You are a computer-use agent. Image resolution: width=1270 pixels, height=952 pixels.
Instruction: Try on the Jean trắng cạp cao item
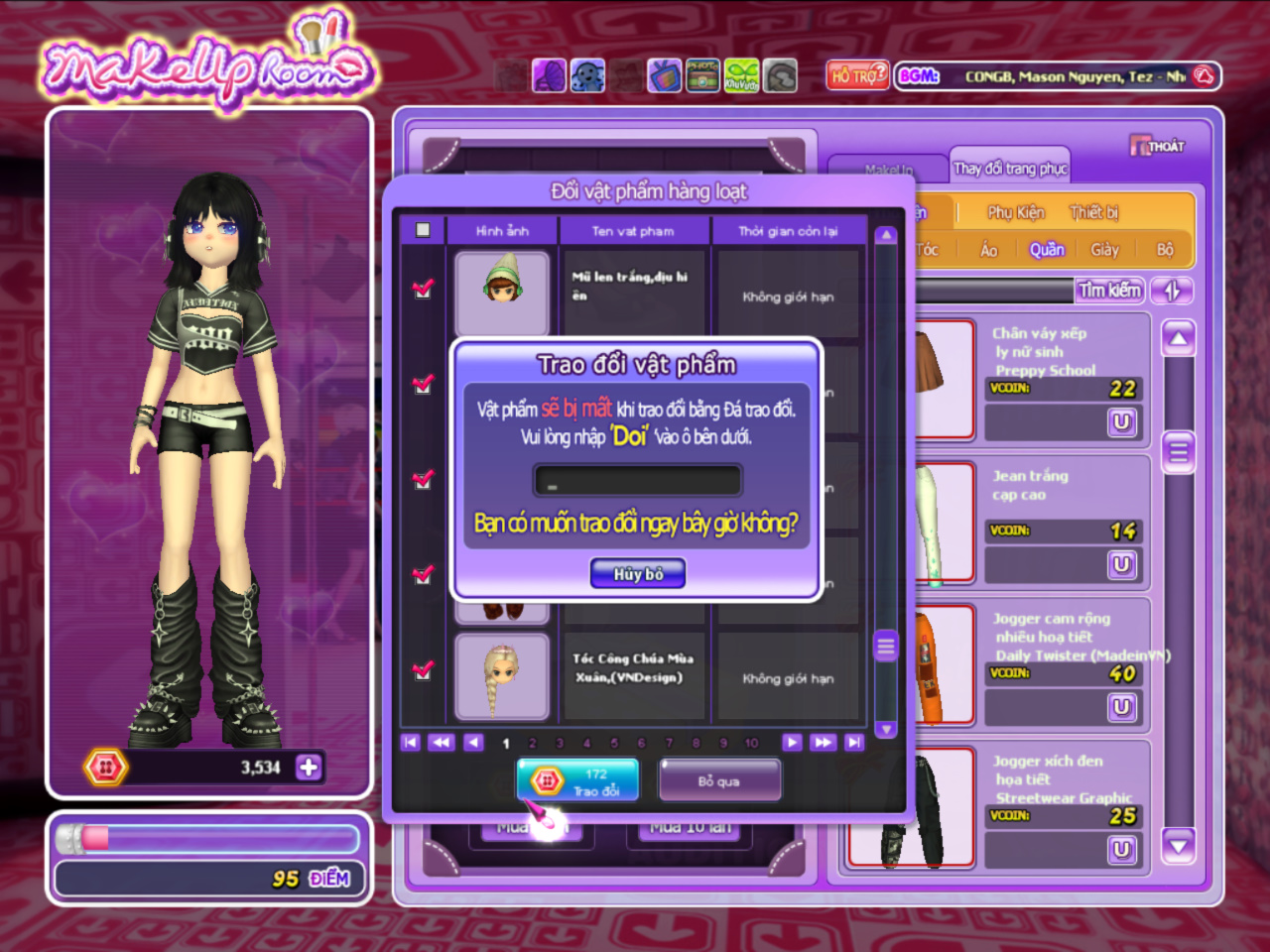[1121, 564]
